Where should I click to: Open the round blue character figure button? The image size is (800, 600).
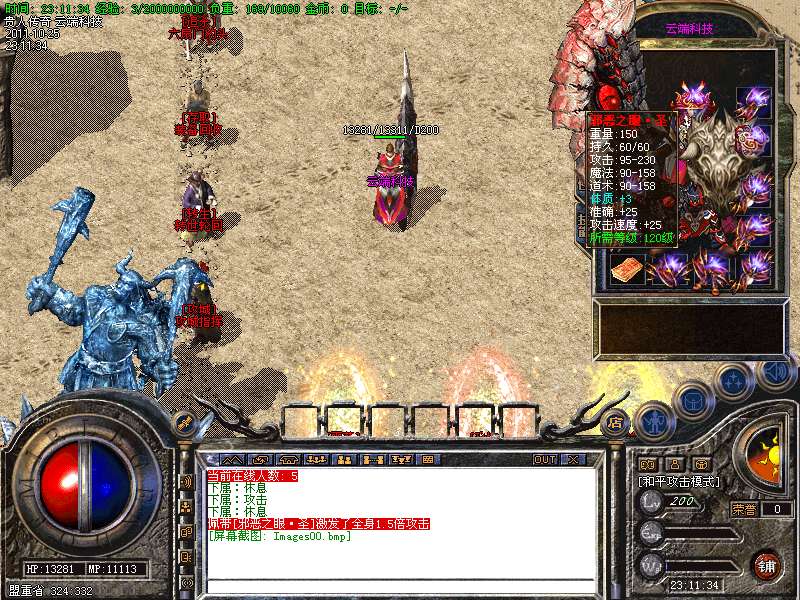coord(655,420)
